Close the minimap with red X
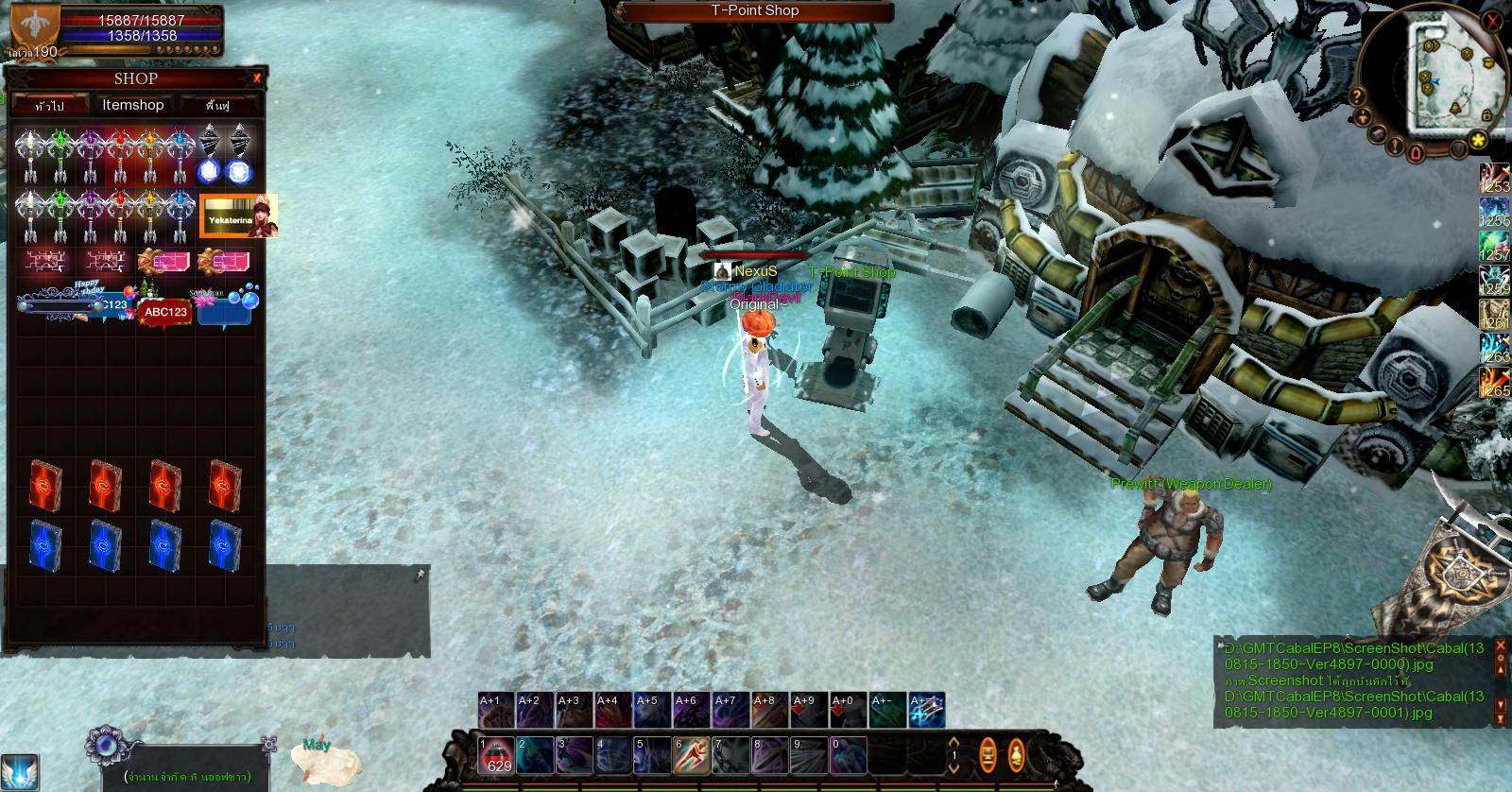Screen dimensions: 1512x792 [1492, 21]
